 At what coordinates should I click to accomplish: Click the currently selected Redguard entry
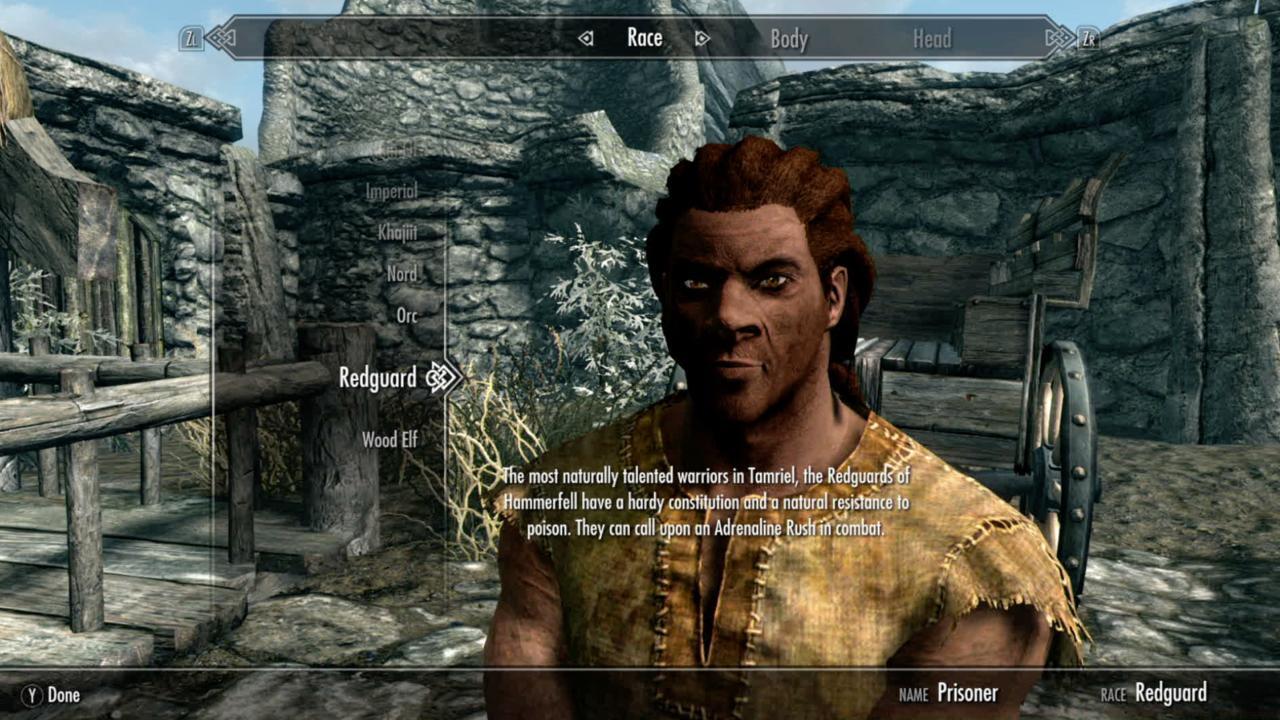tap(380, 379)
